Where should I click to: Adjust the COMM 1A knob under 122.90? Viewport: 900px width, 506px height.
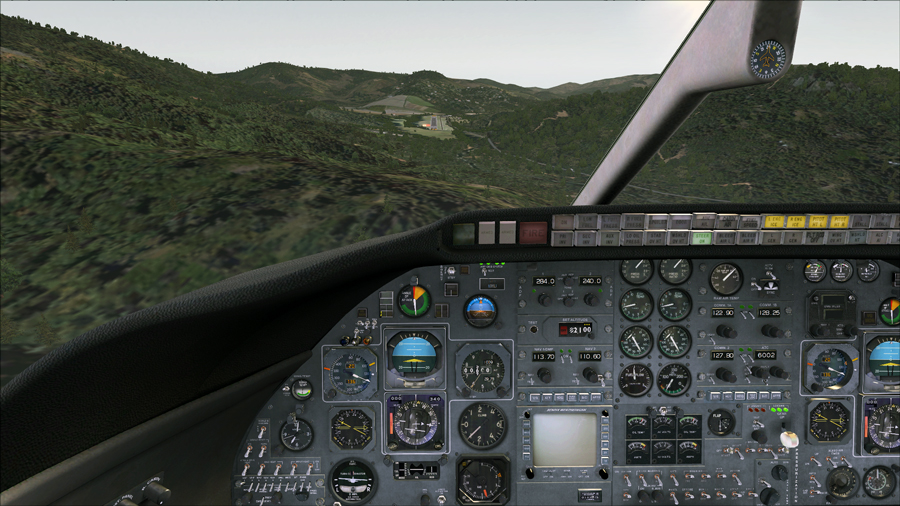point(726,330)
